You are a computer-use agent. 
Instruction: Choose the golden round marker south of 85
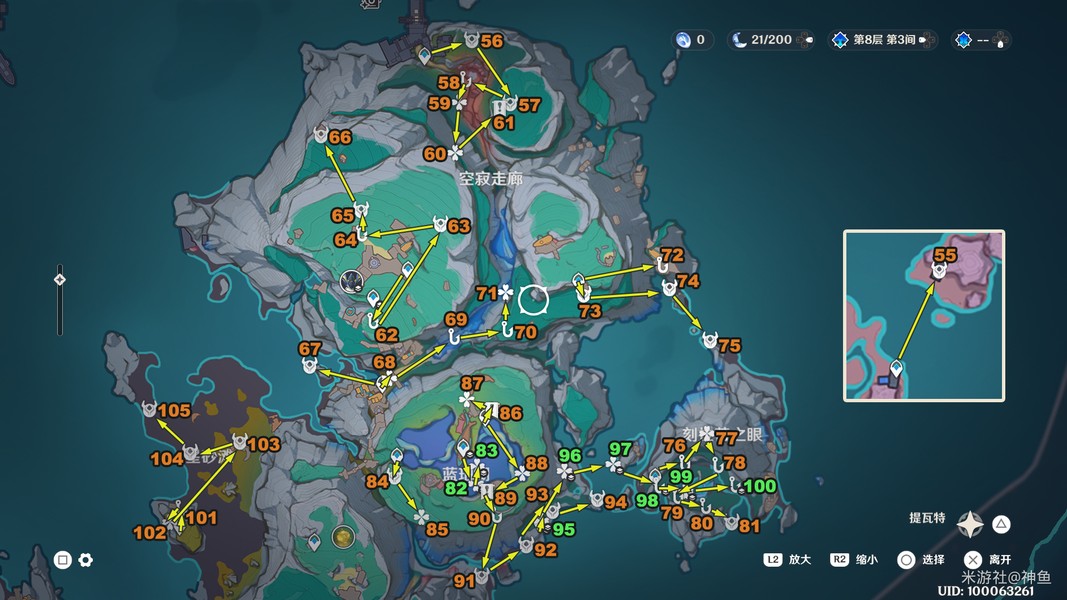pos(344,537)
